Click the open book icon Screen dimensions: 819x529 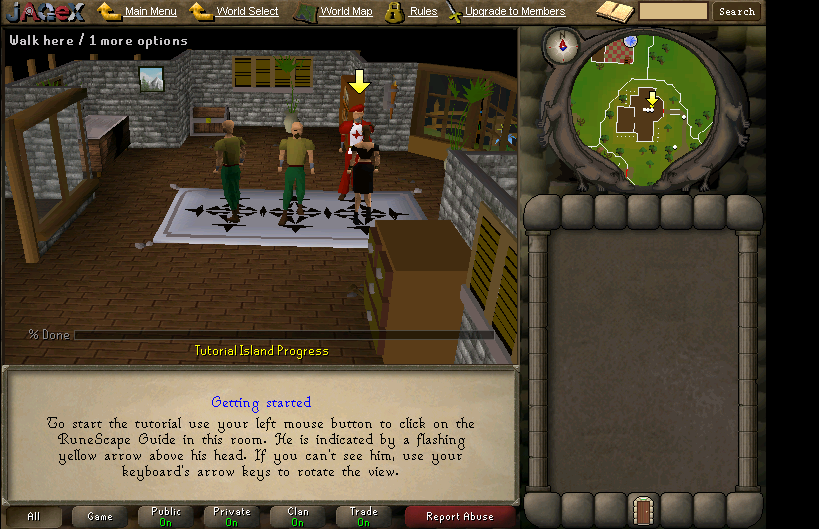(615, 12)
